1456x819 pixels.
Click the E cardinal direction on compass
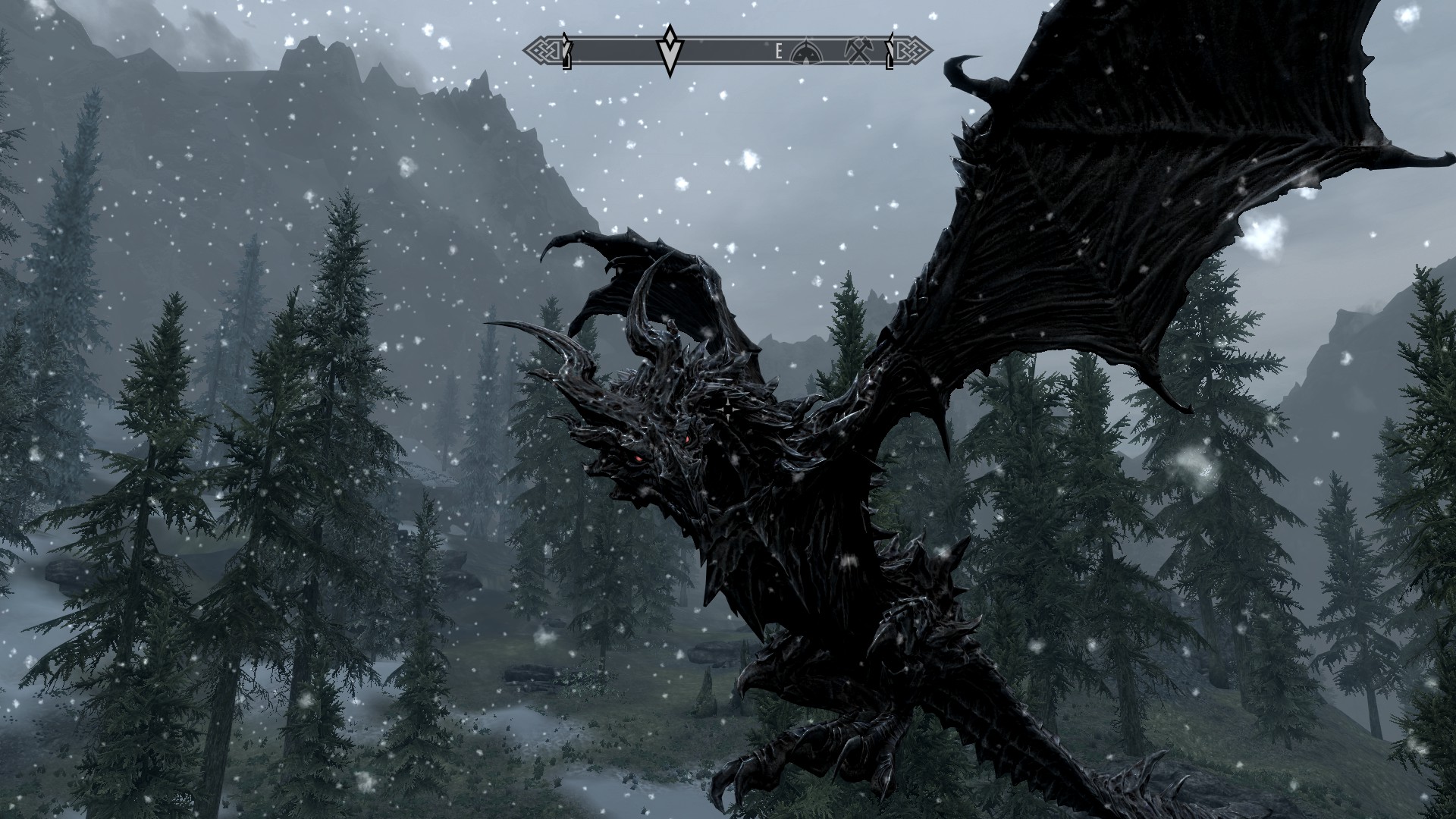coord(778,51)
